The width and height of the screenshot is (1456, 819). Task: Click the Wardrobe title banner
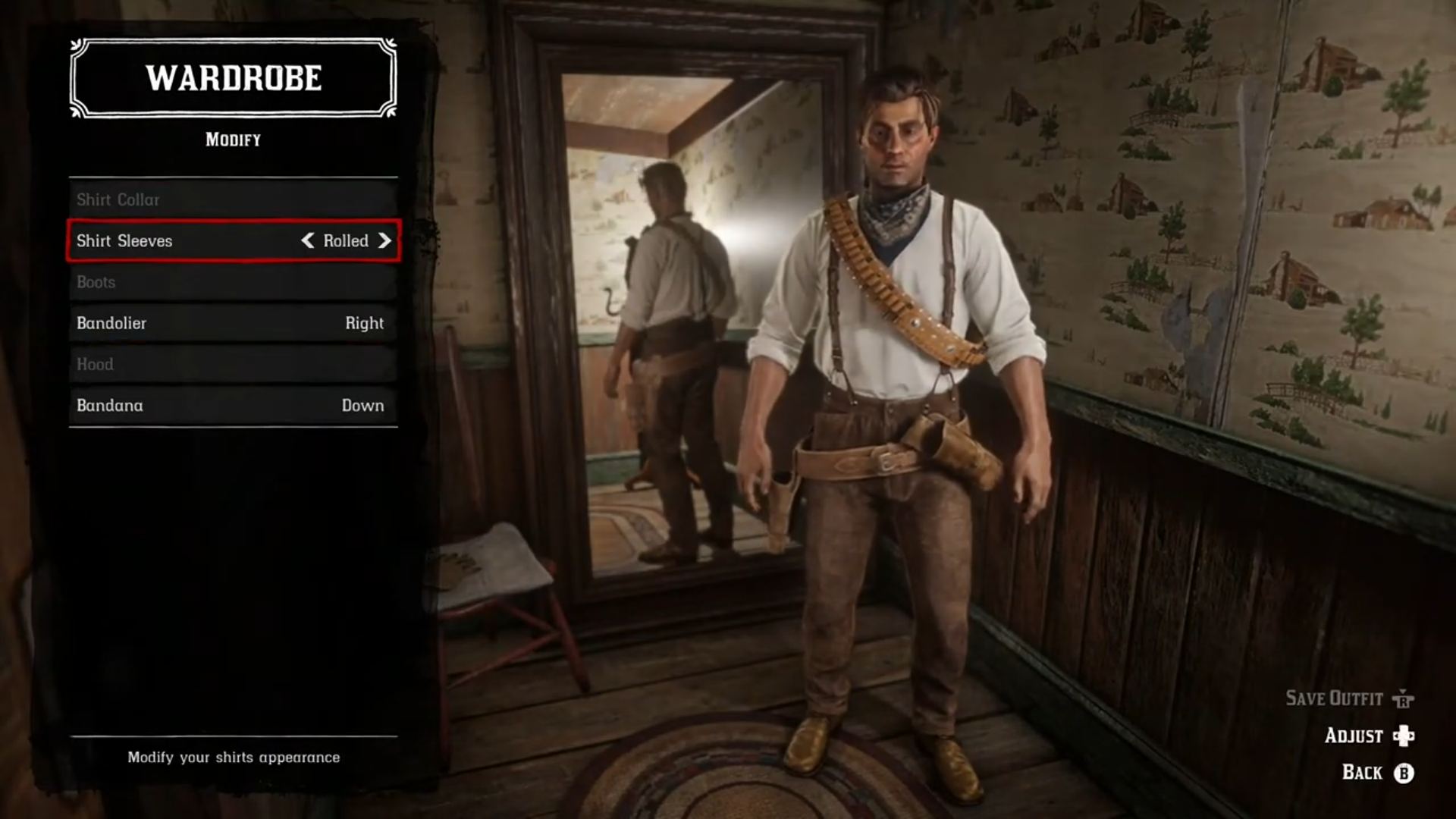point(232,77)
